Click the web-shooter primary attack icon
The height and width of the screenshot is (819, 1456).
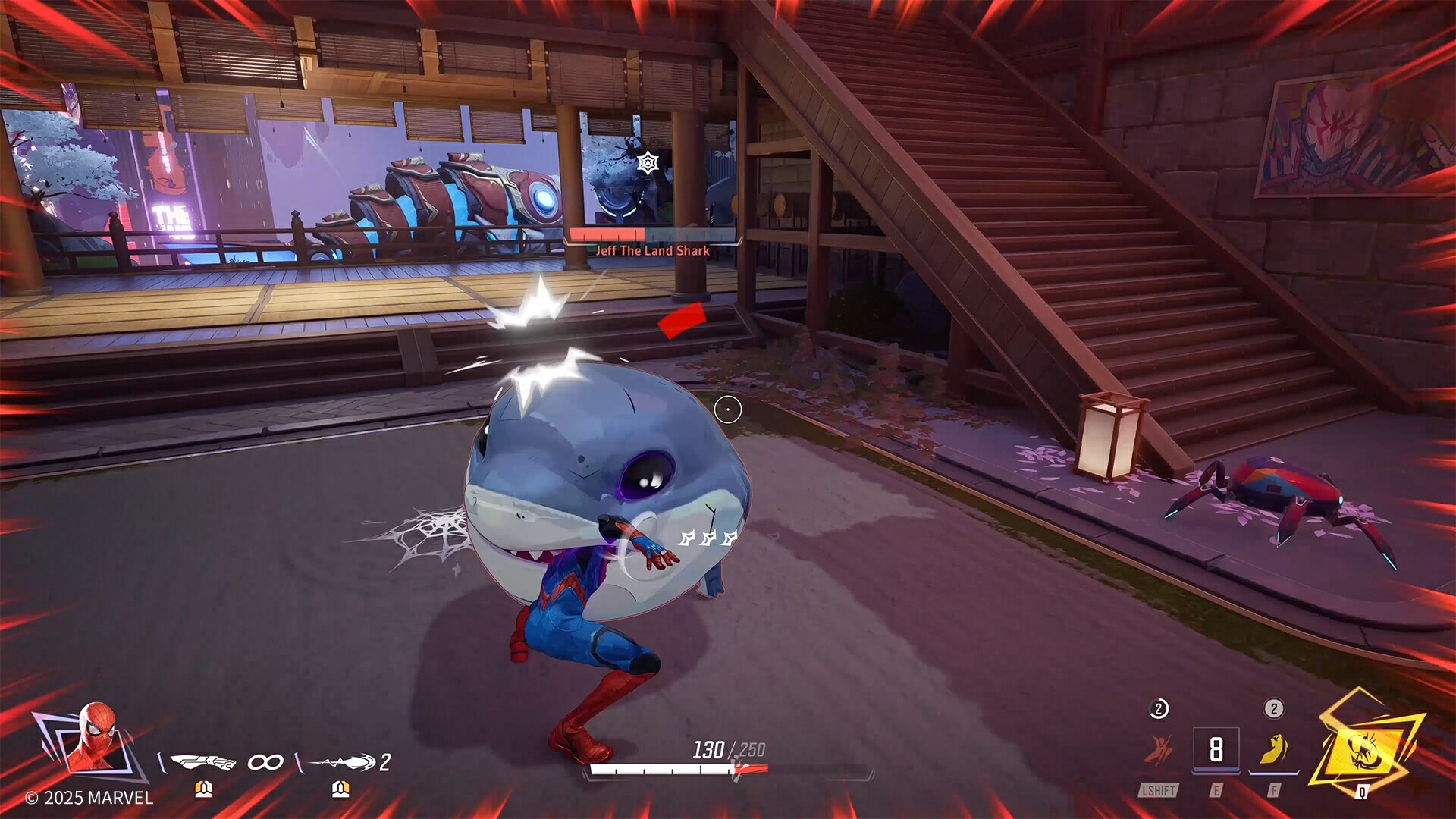(x=202, y=761)
